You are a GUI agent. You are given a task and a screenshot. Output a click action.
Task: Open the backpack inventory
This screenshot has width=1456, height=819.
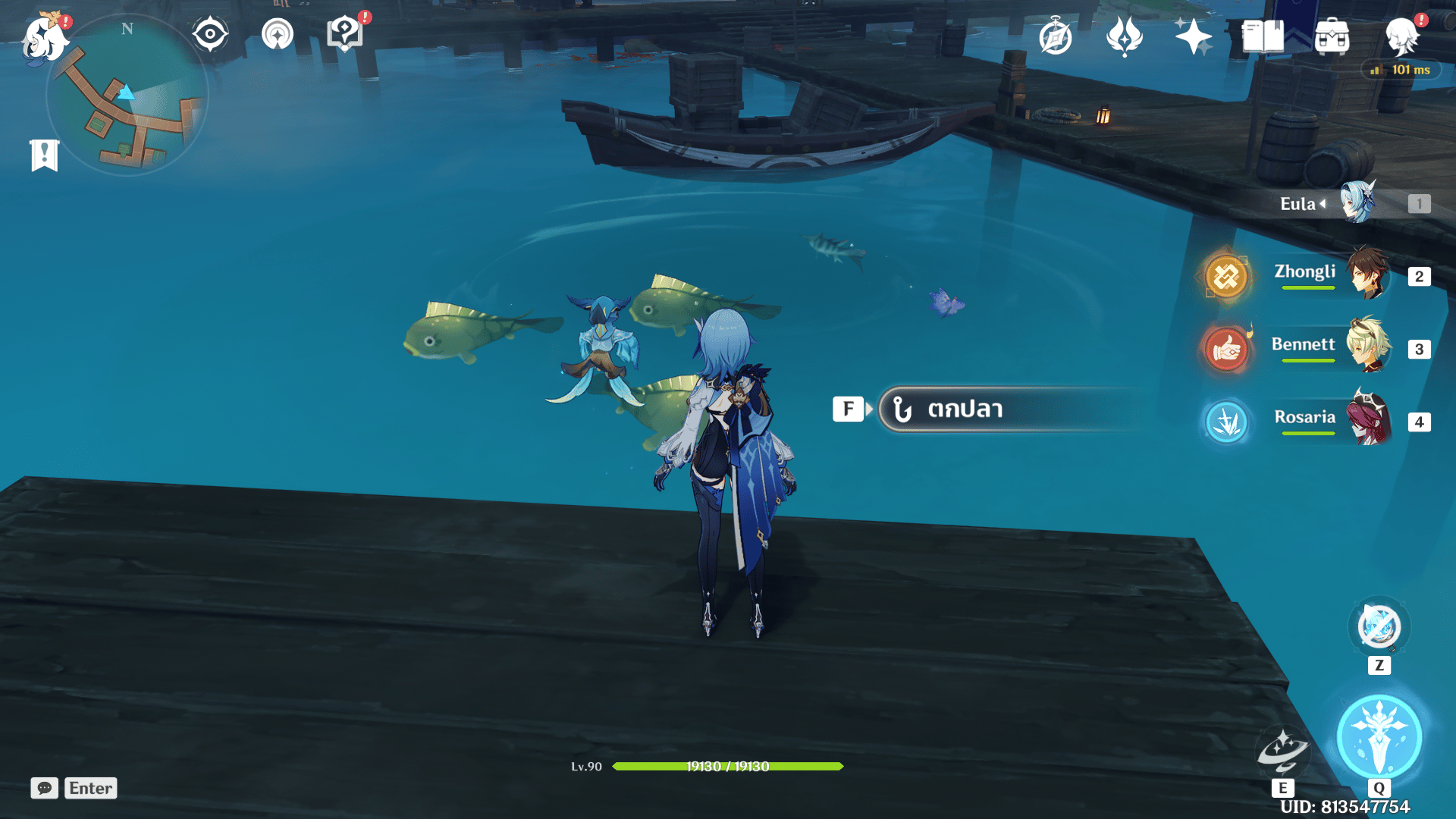coord(1332,36)
